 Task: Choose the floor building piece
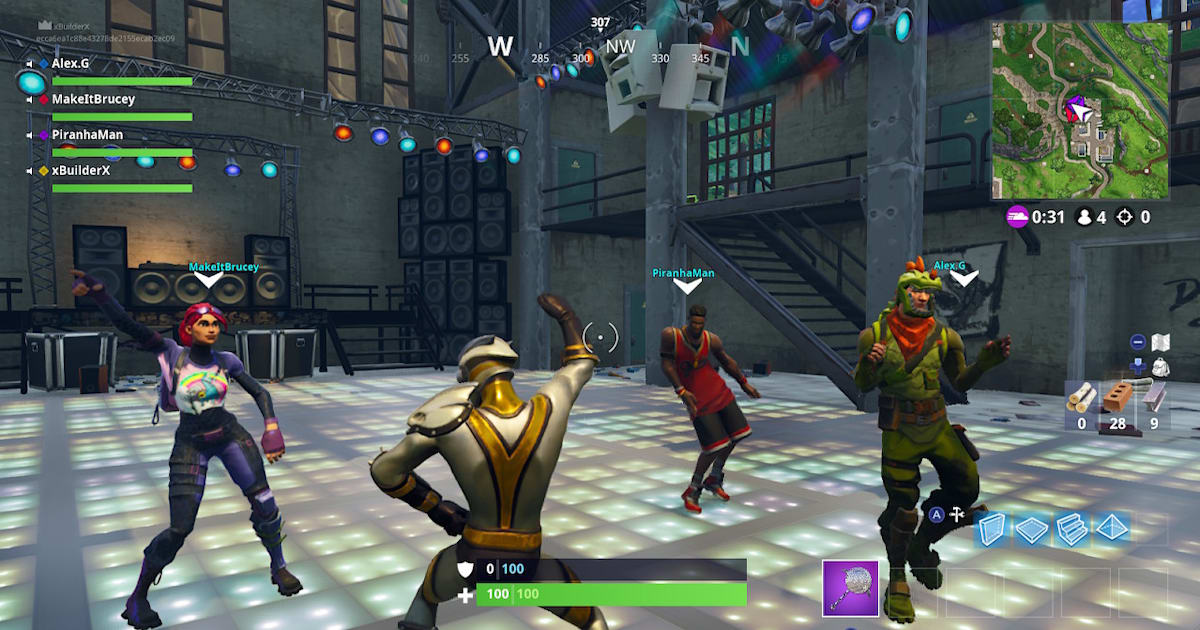pyautogui.click(x=1032, y=530)
